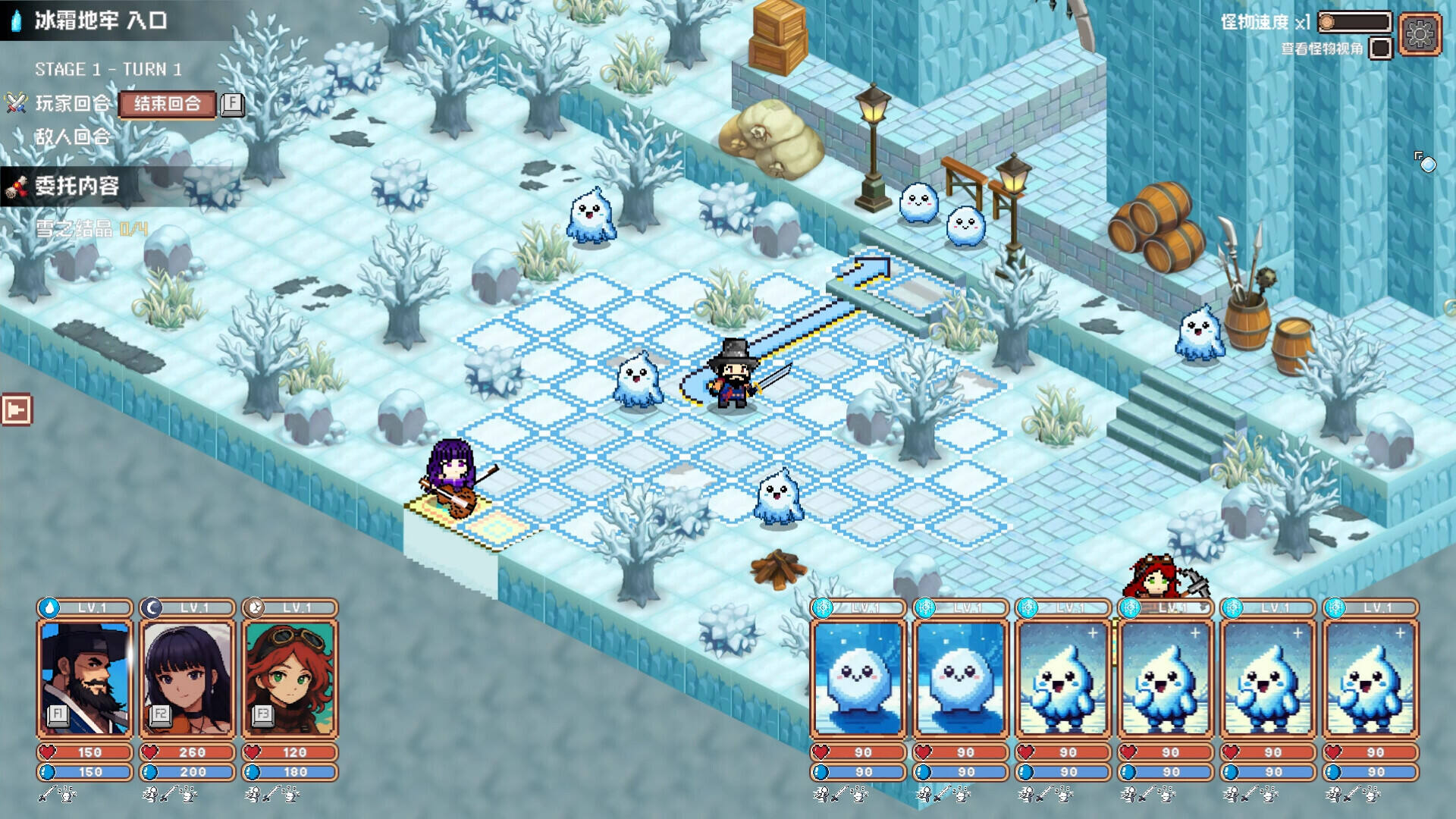
Task: Open the 委托内容 quest panel header
Action: [x=76, y=186]
